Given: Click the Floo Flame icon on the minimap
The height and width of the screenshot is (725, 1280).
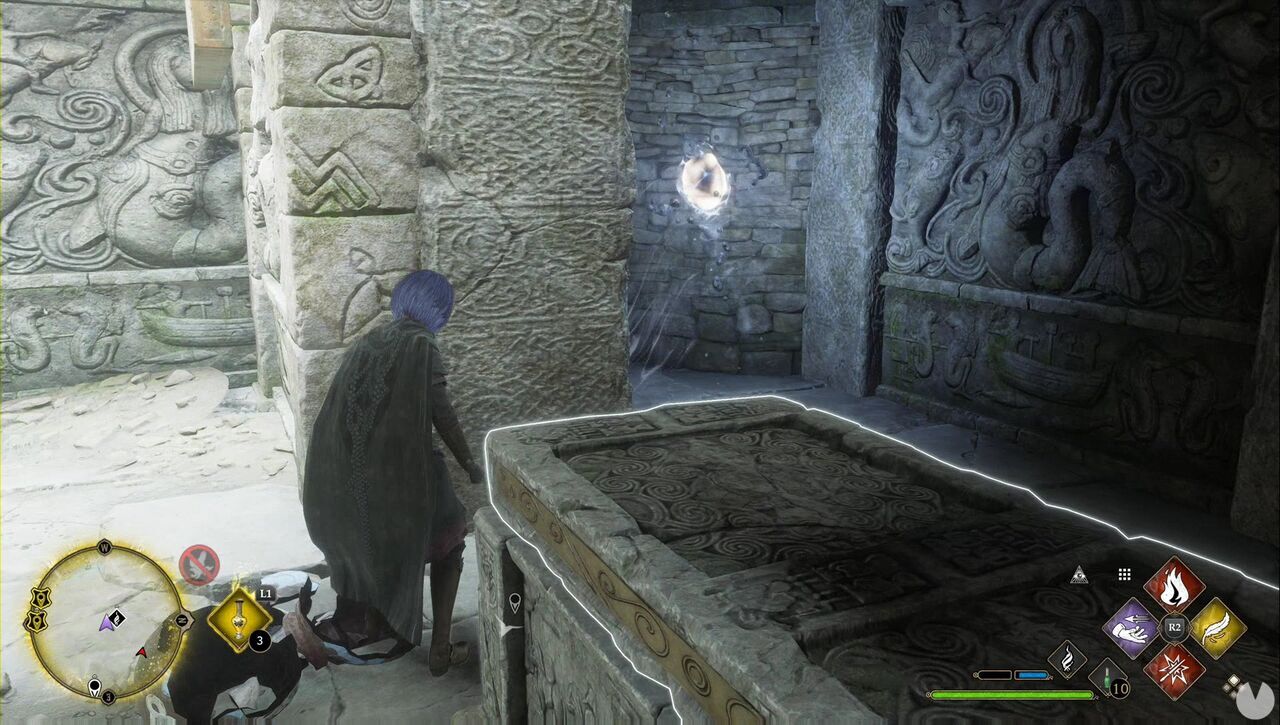Looking at the screenshot, I should tap(117, 617).
